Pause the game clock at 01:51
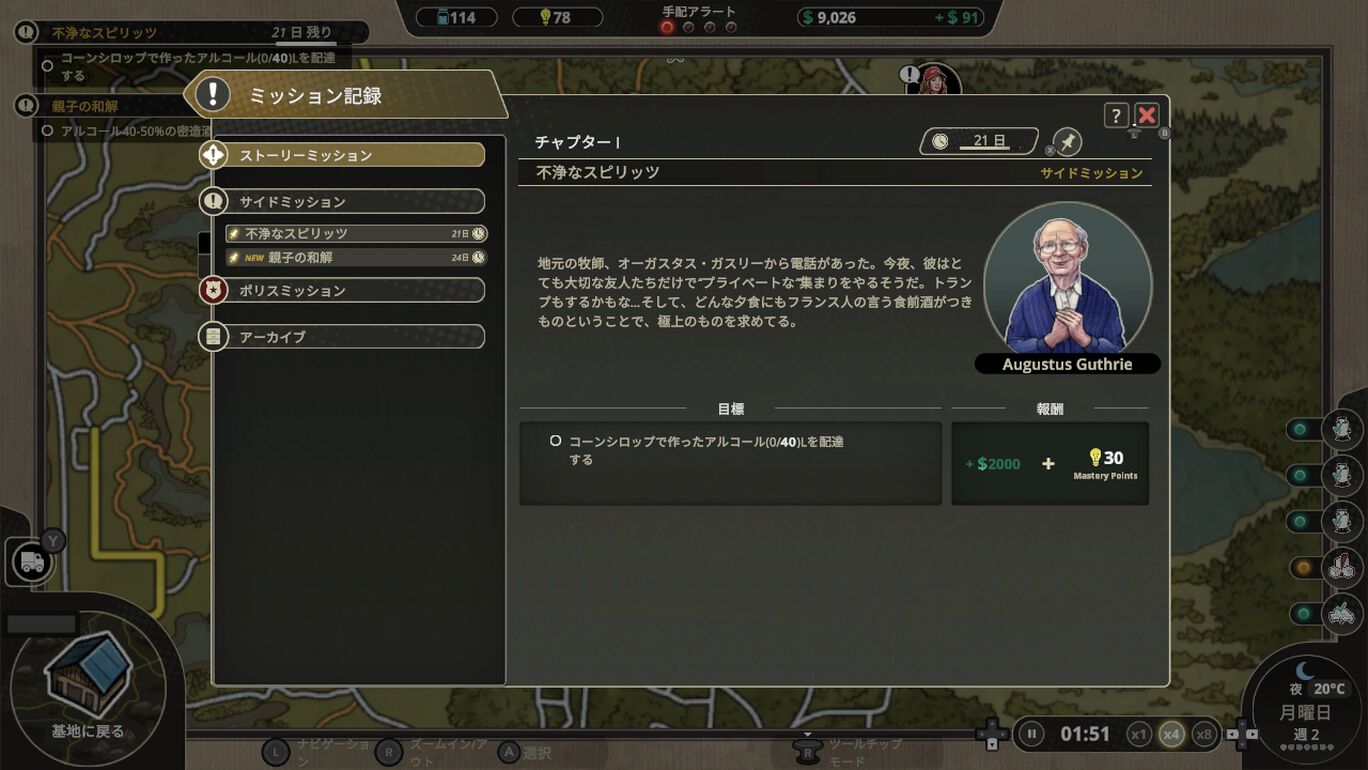This screenshot has height=770, width=1368. click(x=1031, y=733)
